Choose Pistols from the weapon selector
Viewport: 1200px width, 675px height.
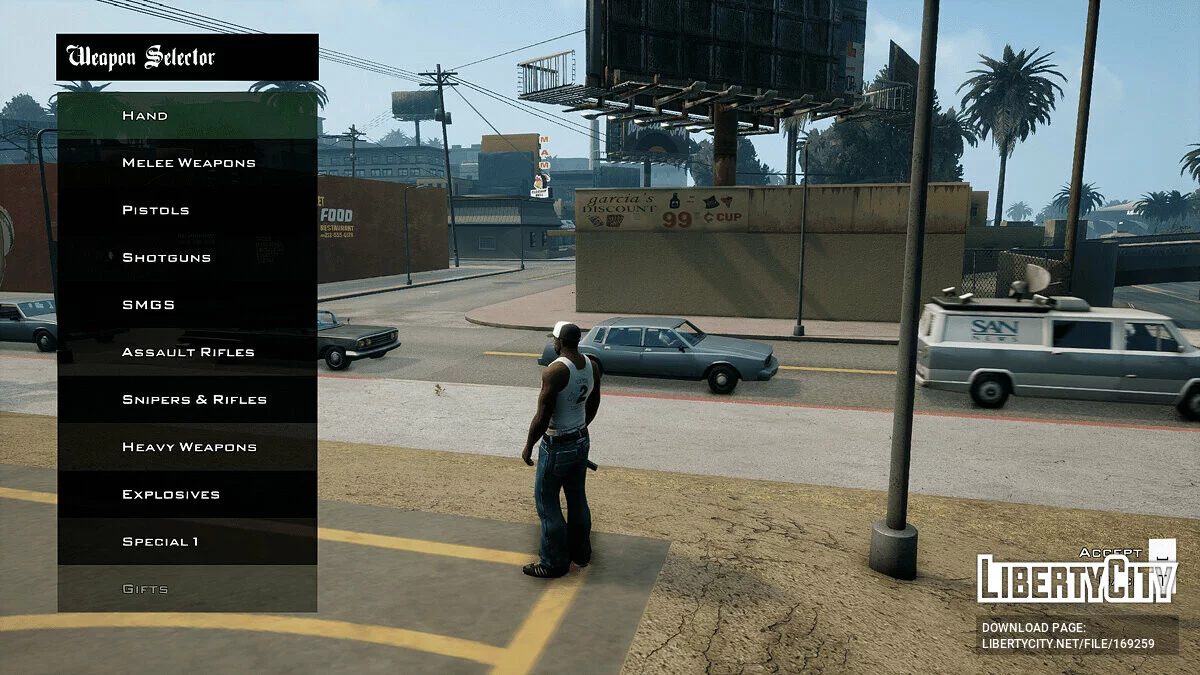[187, 210]
